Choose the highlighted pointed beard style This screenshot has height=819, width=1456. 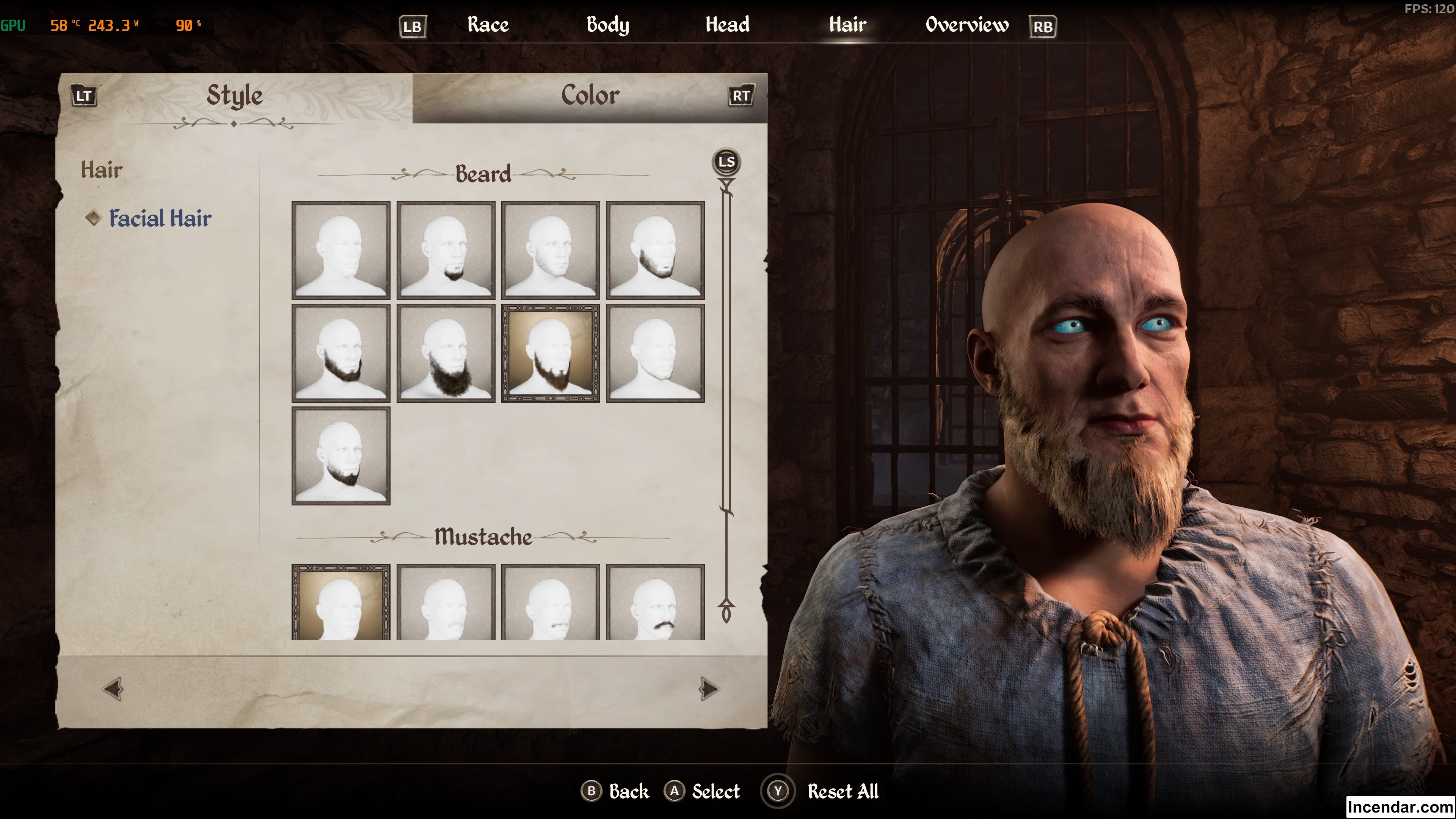(x=551, y=353)
